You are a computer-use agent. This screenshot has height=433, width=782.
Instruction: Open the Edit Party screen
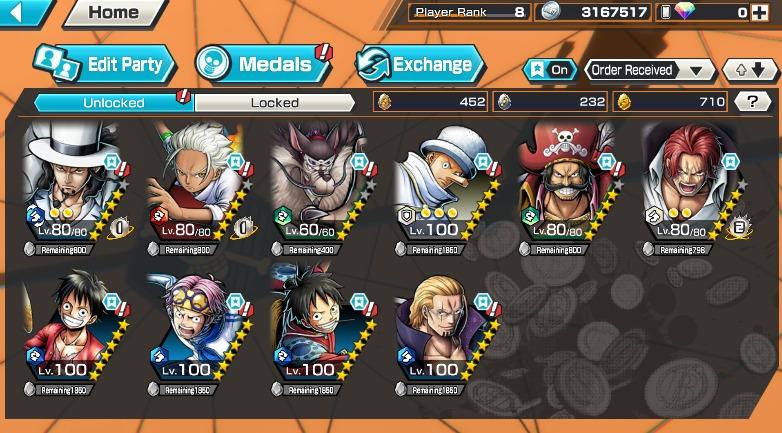(104, 65)
